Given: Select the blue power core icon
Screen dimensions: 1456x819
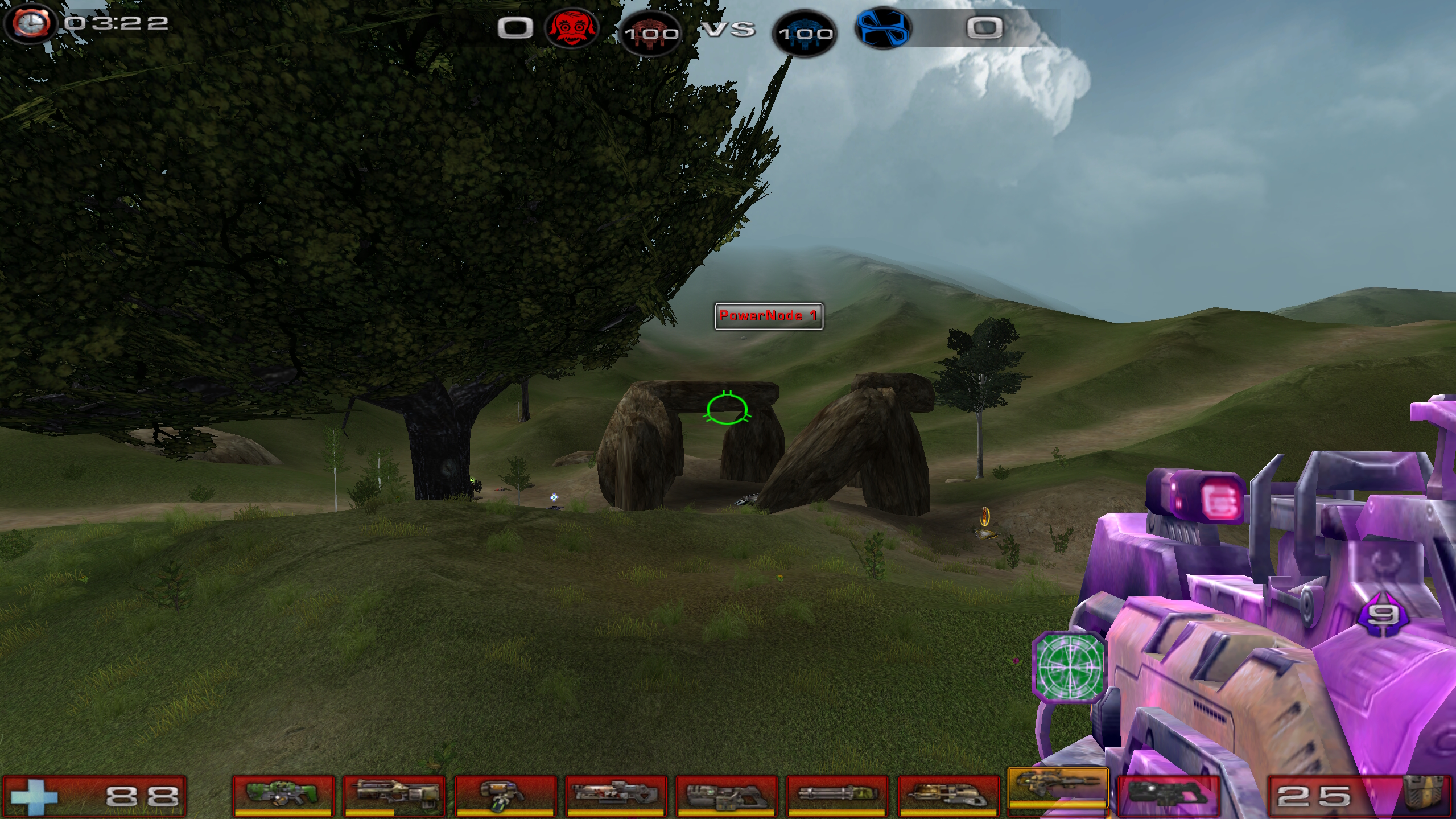Looking at the screenshot, I should coord(805,33).
